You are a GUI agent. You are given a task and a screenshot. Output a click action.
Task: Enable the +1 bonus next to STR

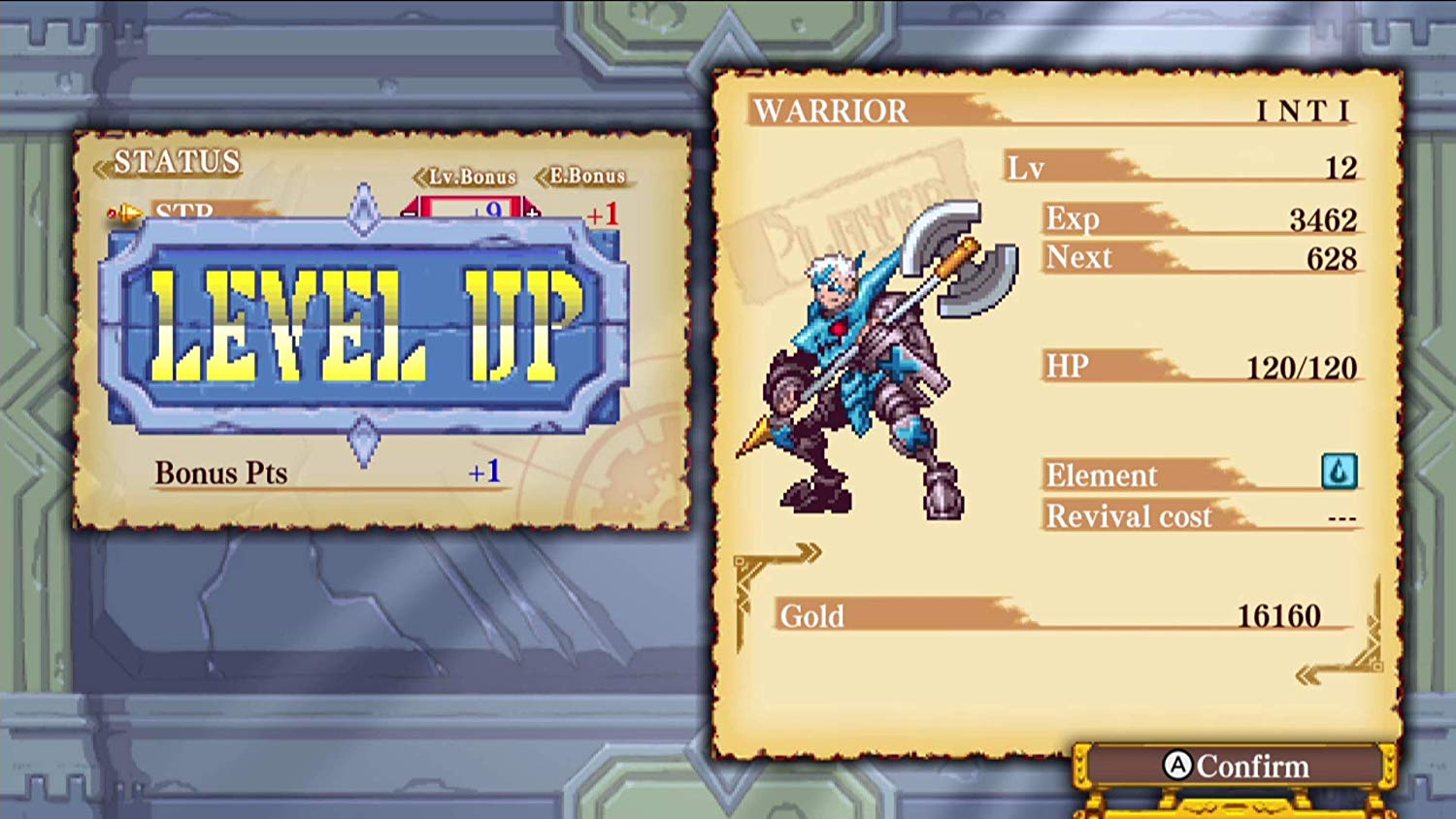(x=606, y=214)
